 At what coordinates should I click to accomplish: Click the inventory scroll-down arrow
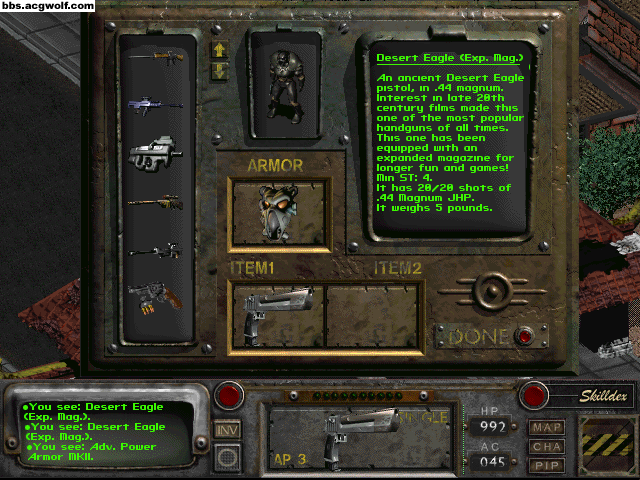(220, 71)
